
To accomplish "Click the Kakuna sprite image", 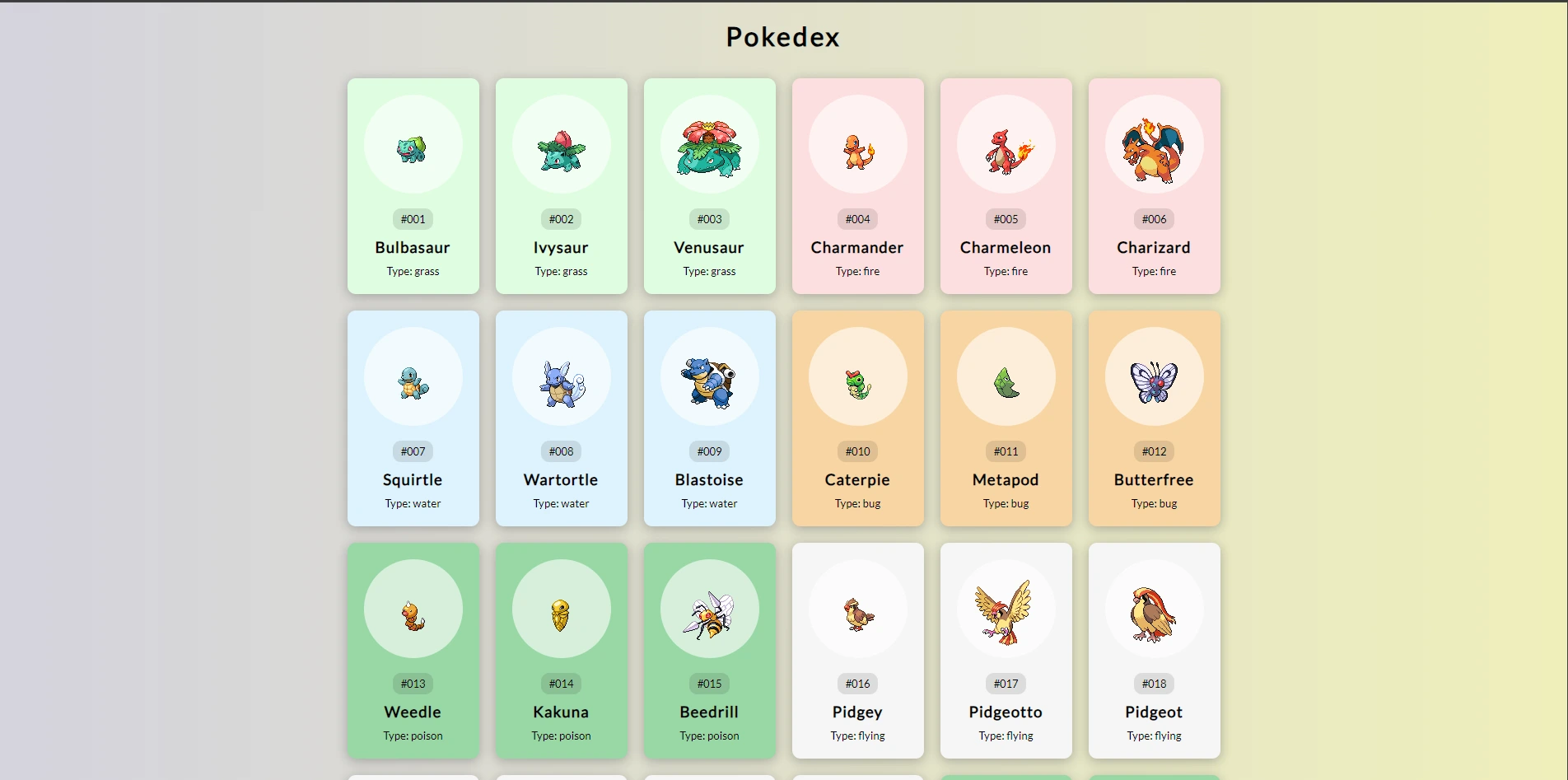I will (x=561, y=610).
